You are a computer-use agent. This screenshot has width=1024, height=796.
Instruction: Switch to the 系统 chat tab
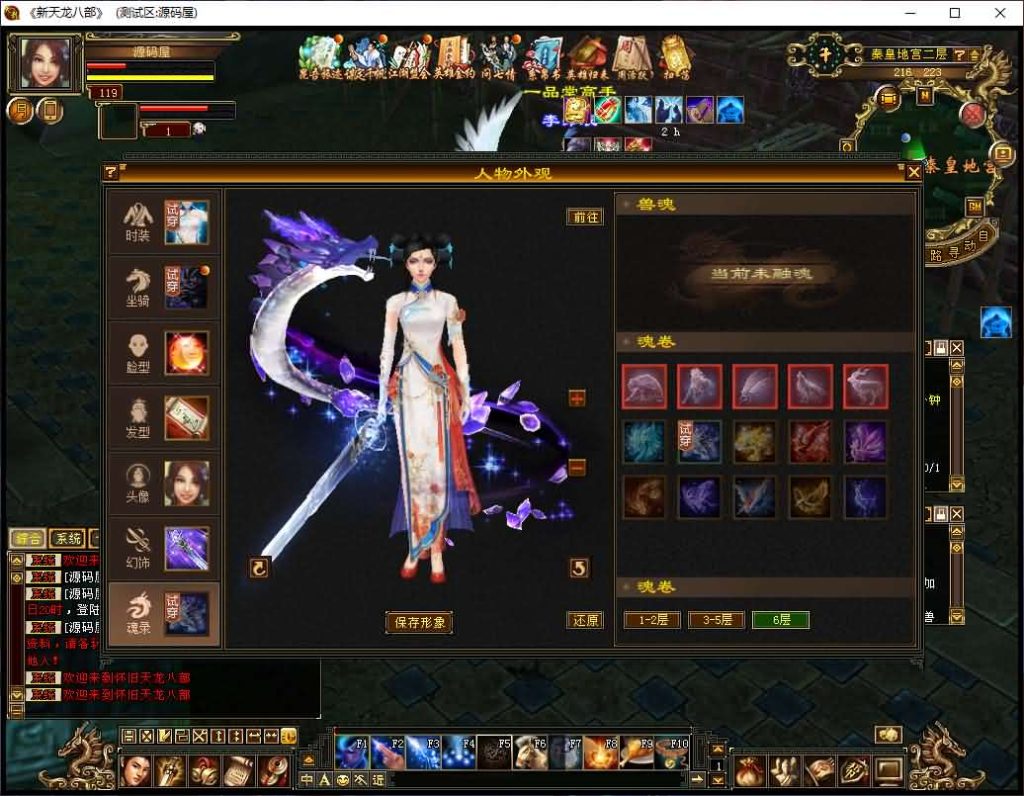pos(67,538)
